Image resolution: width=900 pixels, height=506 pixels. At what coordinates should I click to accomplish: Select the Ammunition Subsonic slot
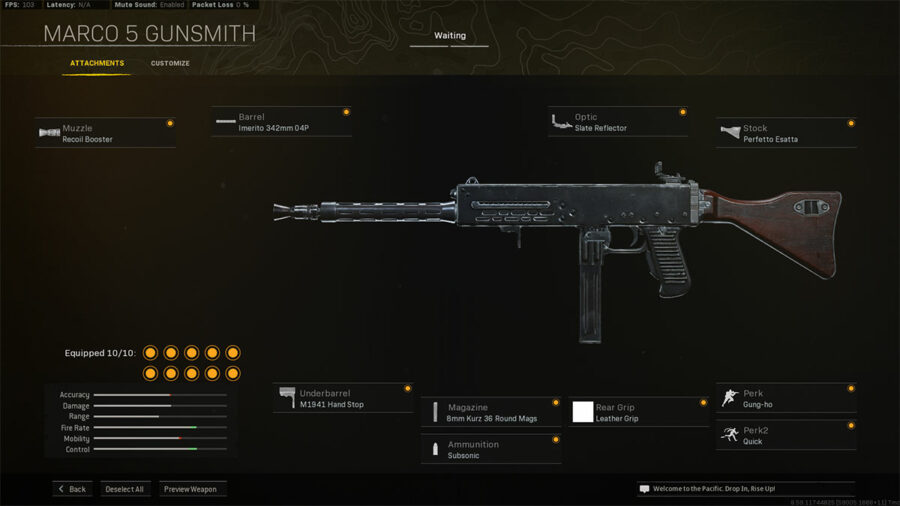click(x=490, y=449)
